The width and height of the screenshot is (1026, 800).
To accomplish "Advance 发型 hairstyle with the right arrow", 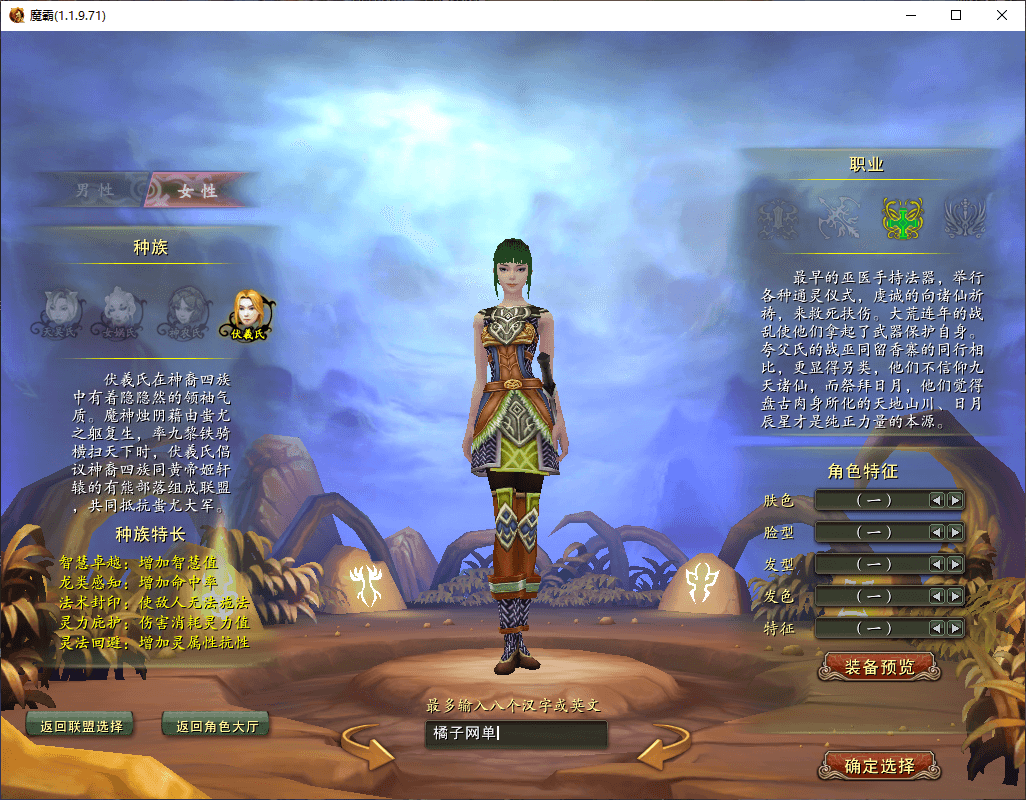I will 955,564.
